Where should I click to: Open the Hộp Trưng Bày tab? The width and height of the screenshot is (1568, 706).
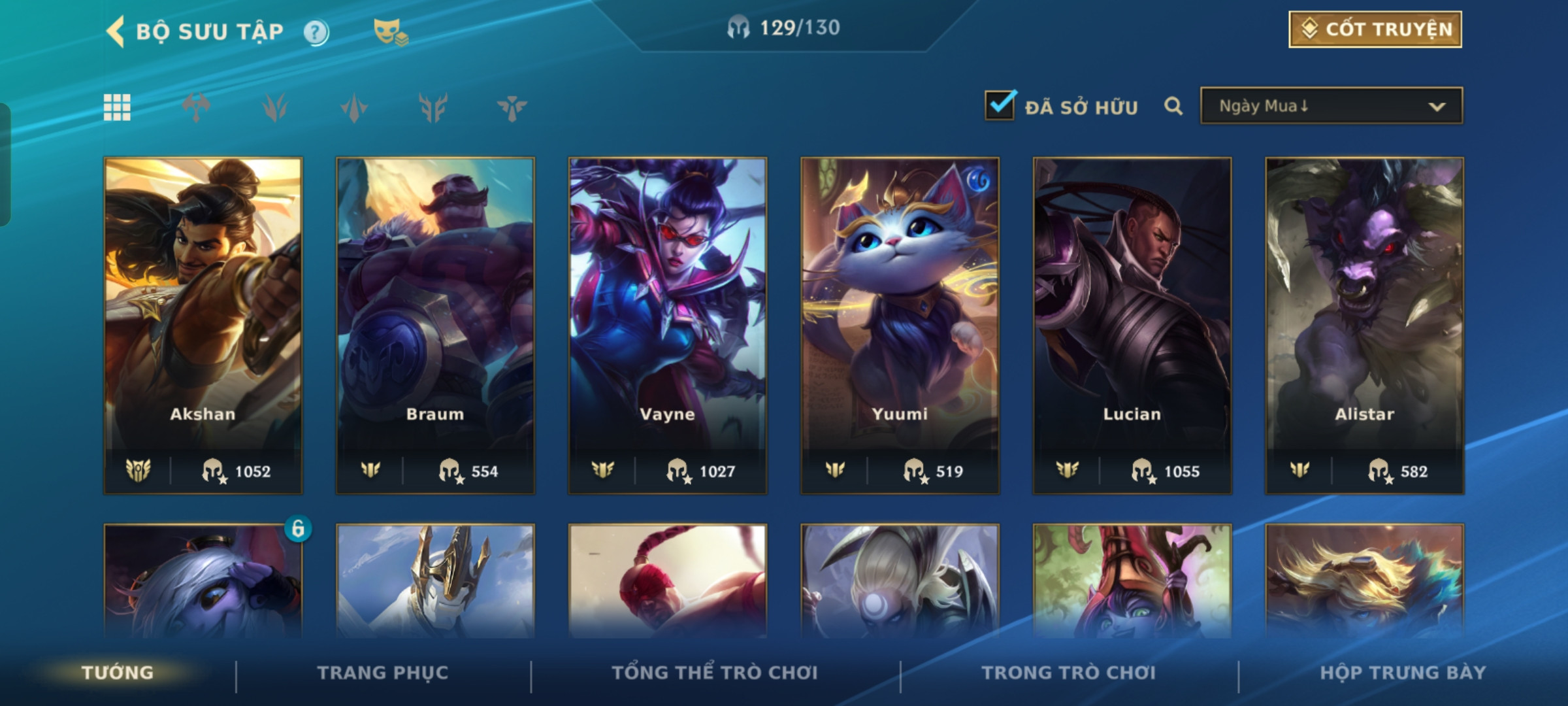point(1403,673)
